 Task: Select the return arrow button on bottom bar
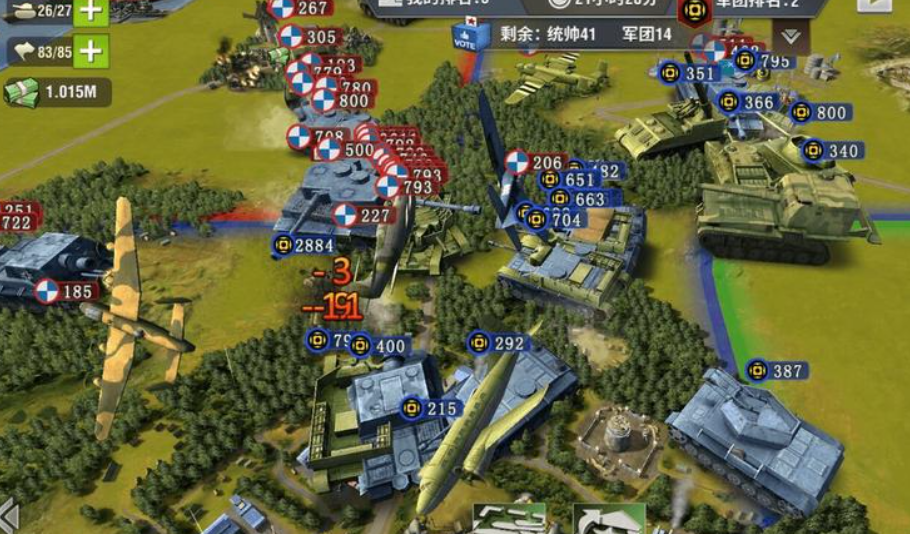[x=608, y=519]
